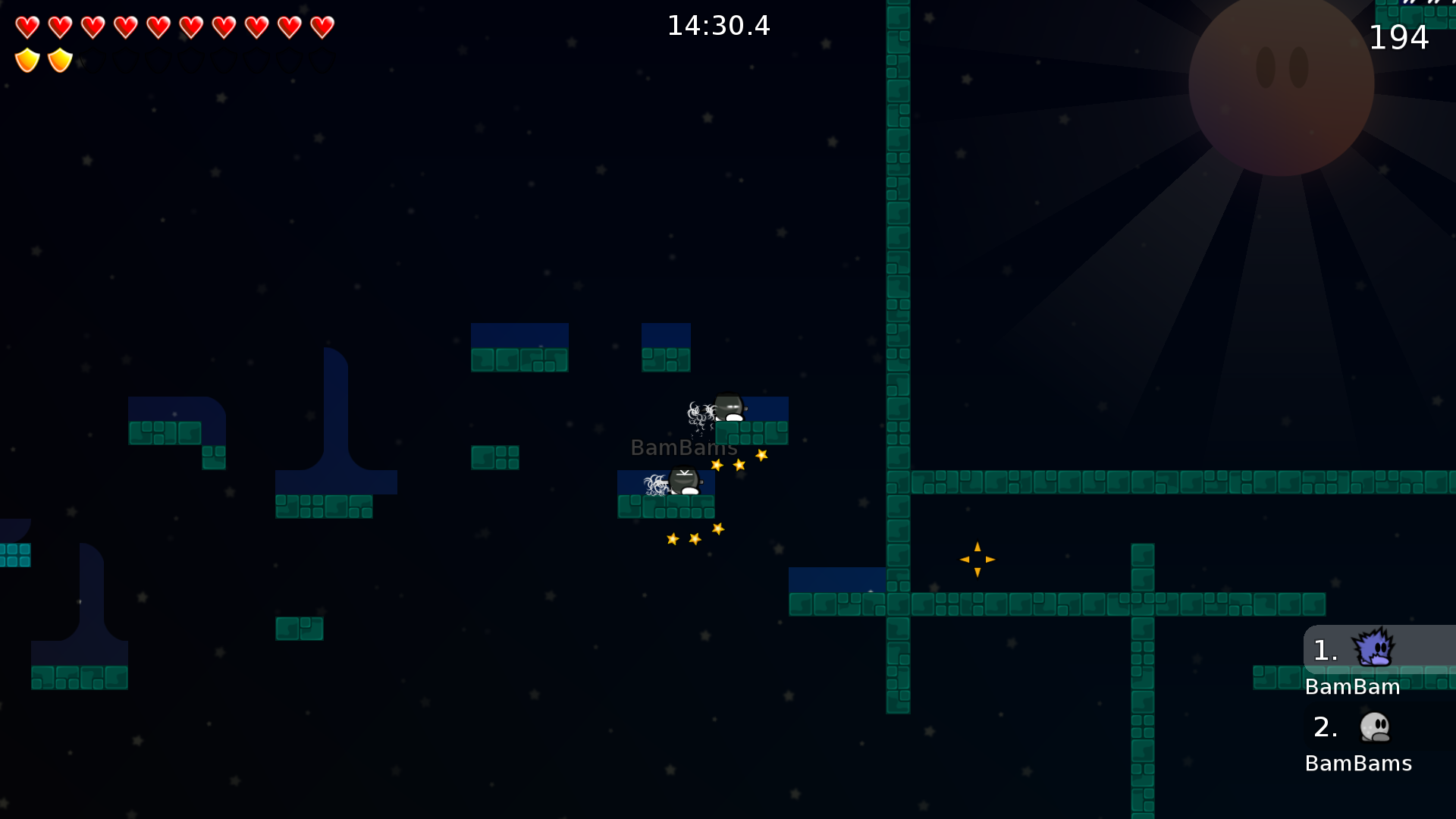Click the second armor shield icon
1456x819 pixels.
pos(59,58)
